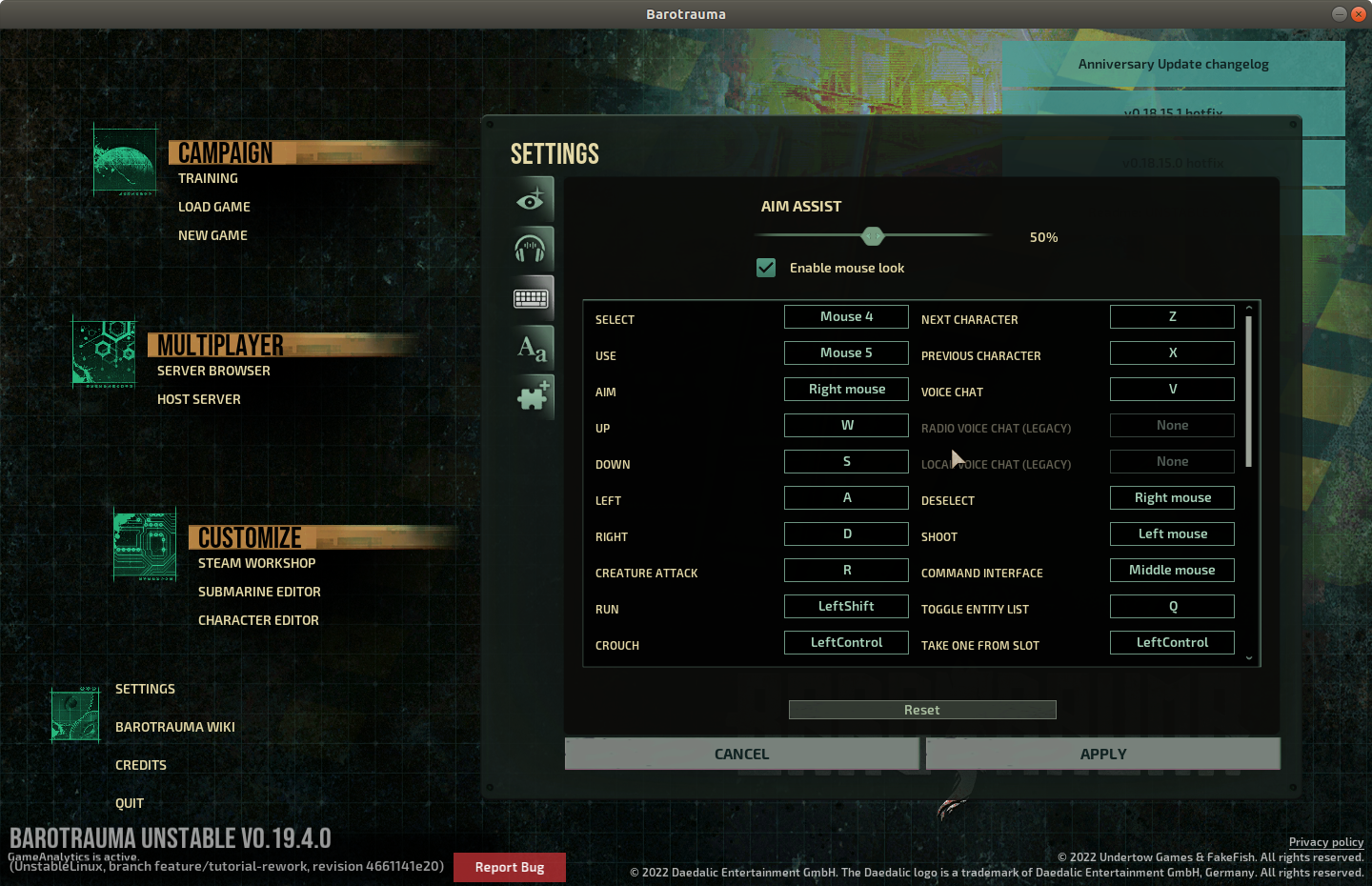The image size is (1372, 886).
Task: Click the Multiplayer hexagon emblem icon
Action: pyautogui.click(x=103, y=353)
